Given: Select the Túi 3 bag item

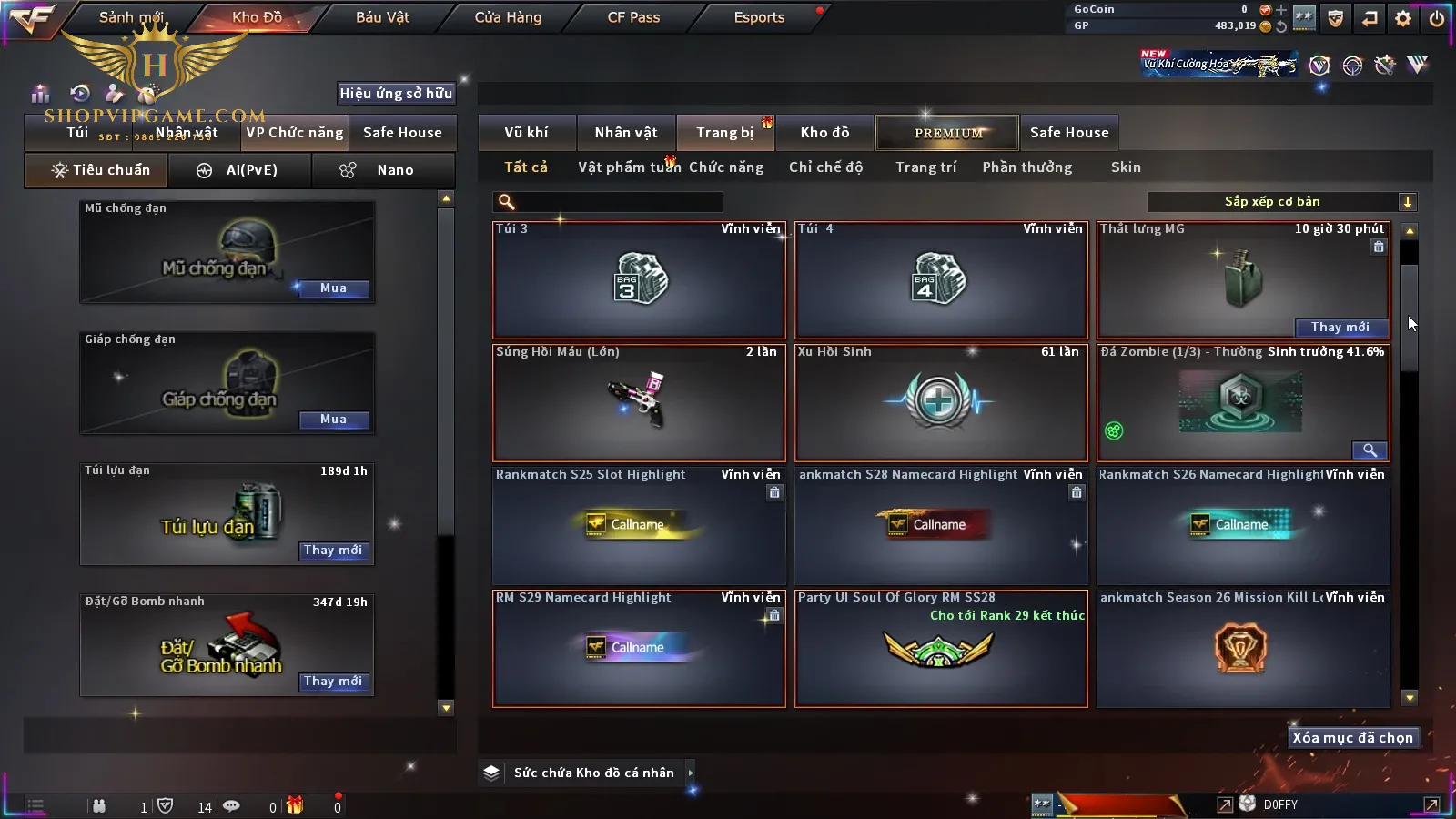Looking at the screenshot, I should [x=639, y=279].
